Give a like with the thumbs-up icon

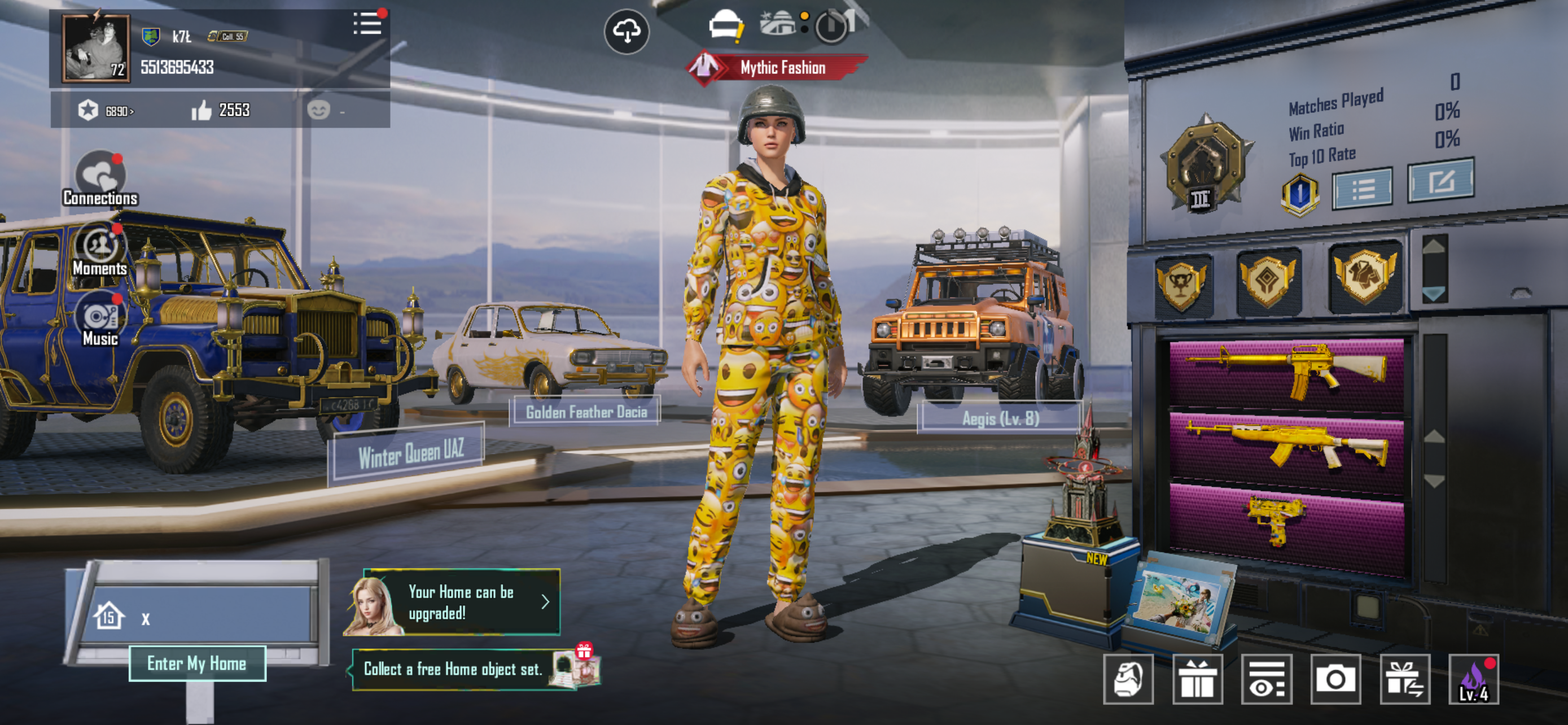coord(202,110)
